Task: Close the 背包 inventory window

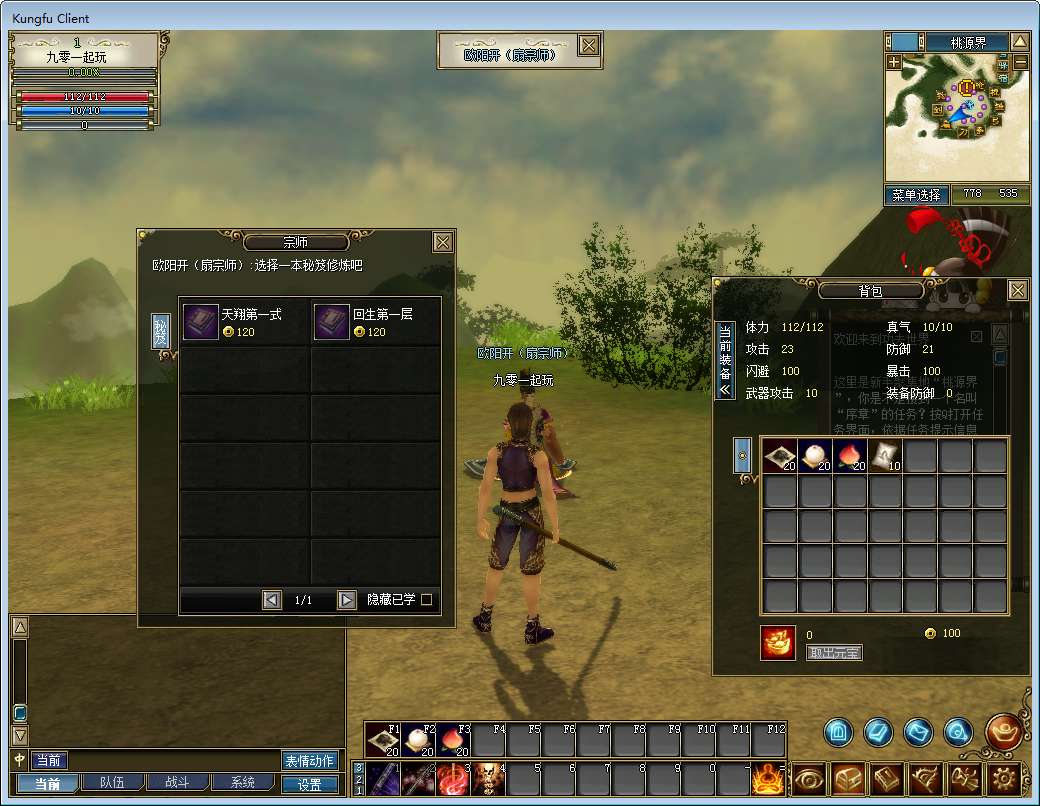Action: (1017, 290)
